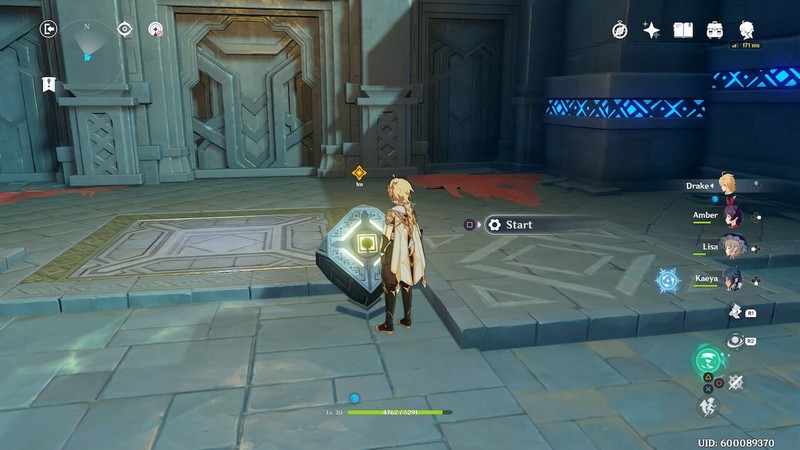Activate the green Anemo elemental skill
This screenshot has height=450, width=800.
click(x=709, y=360)
